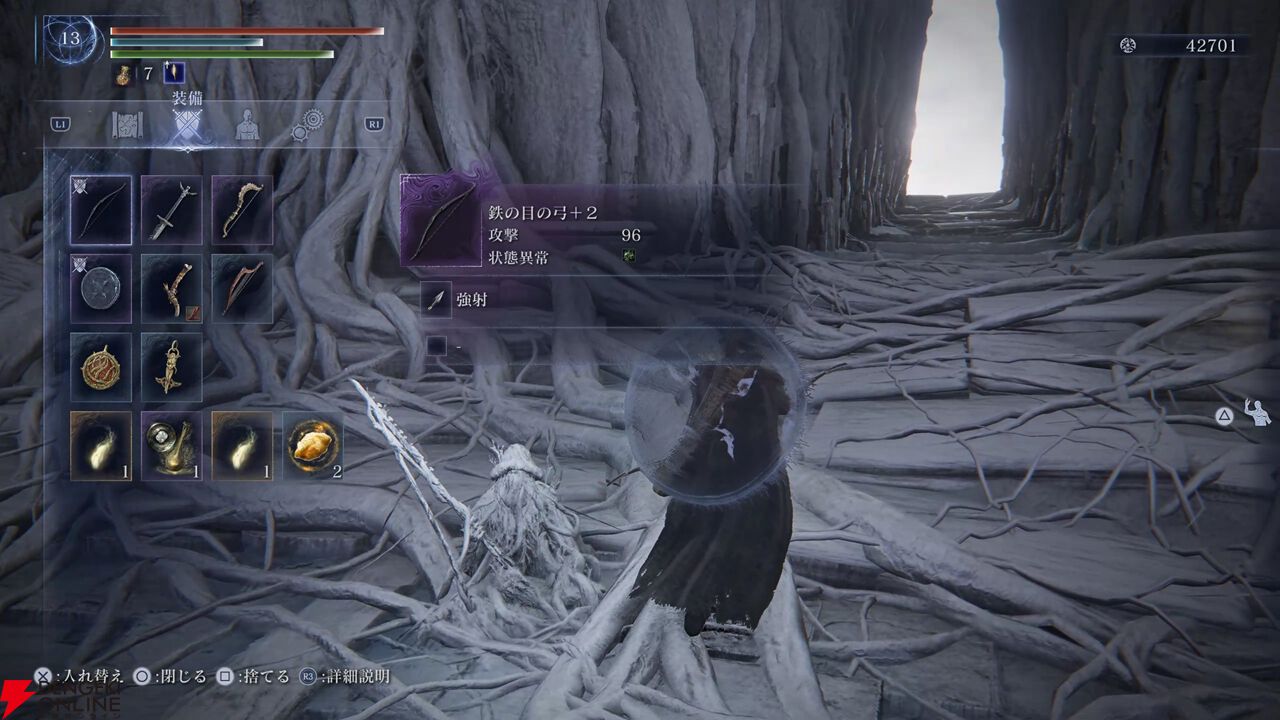The width and height of the screenshot is (1280, 720).
Task: Switch to the character body tab
Action: tap(246, 125)
